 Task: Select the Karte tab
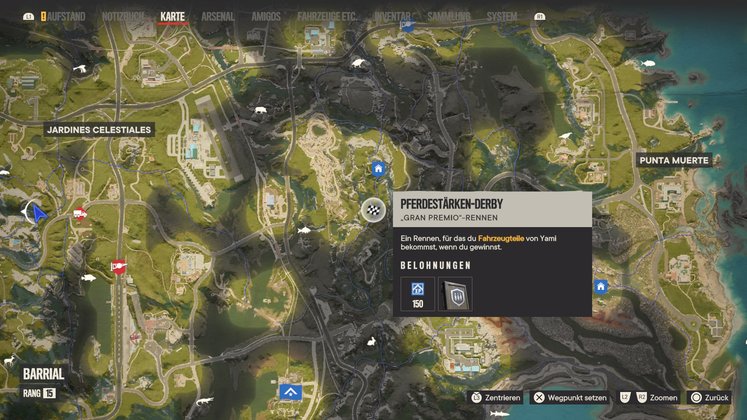point(173,17)
